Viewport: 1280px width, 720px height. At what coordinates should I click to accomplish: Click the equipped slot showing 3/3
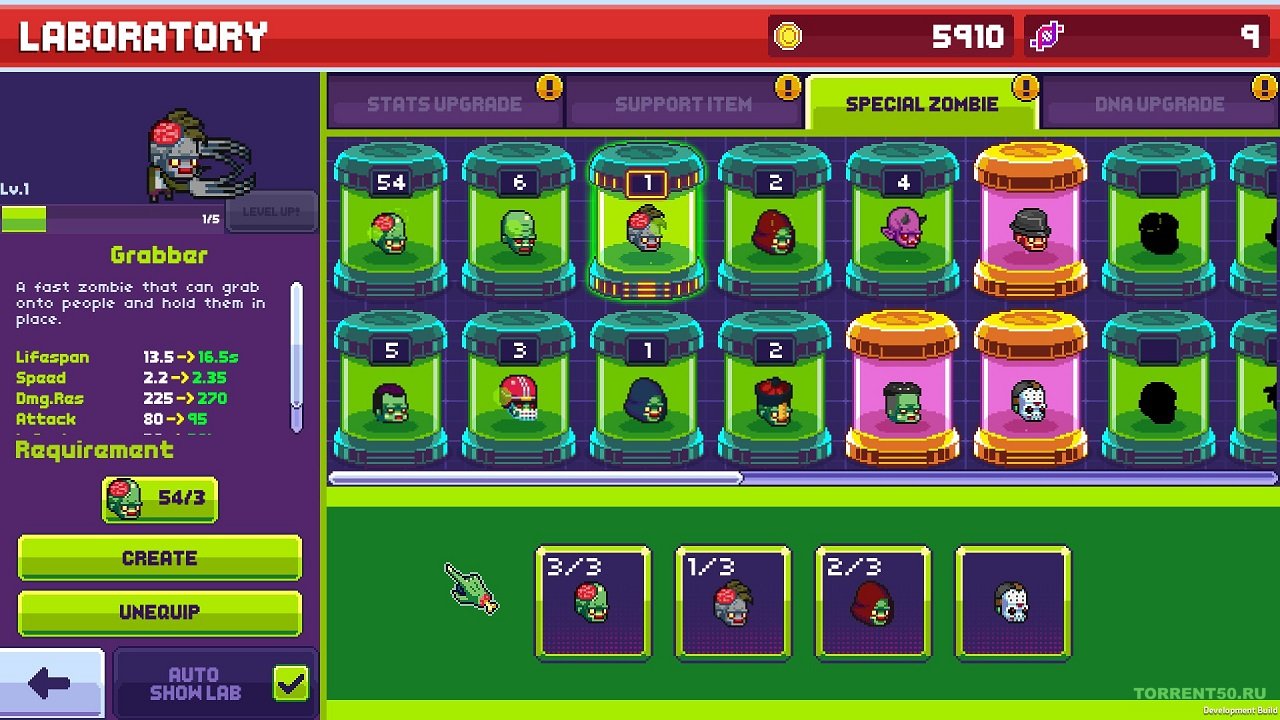tap(593, 602)
